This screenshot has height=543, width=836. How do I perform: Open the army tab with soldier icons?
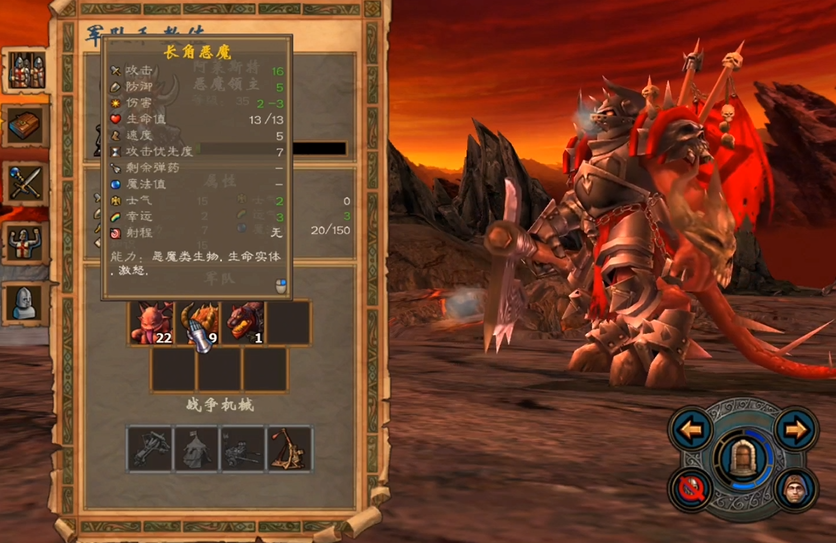click(x=25, y=69)
